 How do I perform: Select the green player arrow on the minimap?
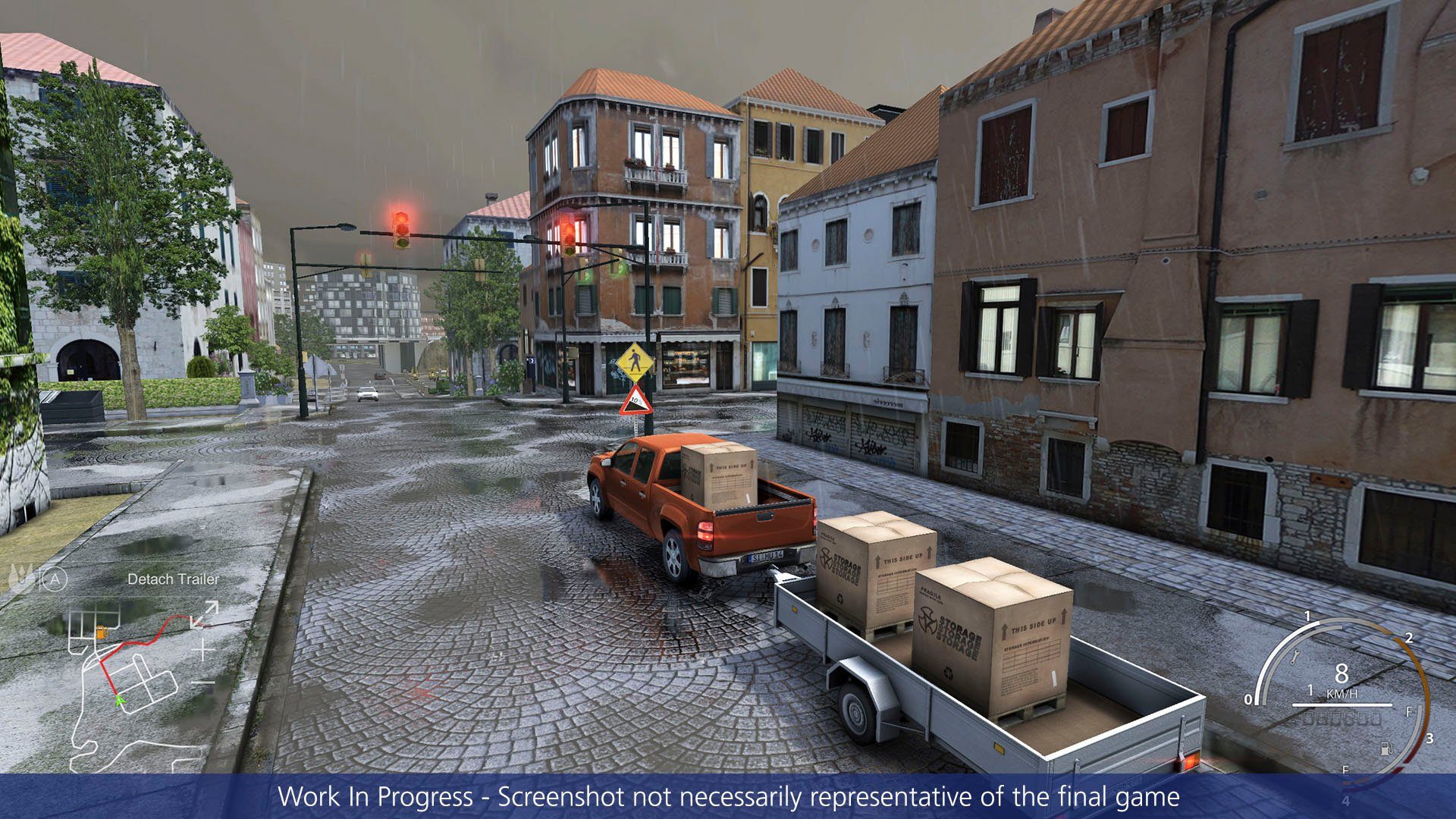[x=119, y=701]
